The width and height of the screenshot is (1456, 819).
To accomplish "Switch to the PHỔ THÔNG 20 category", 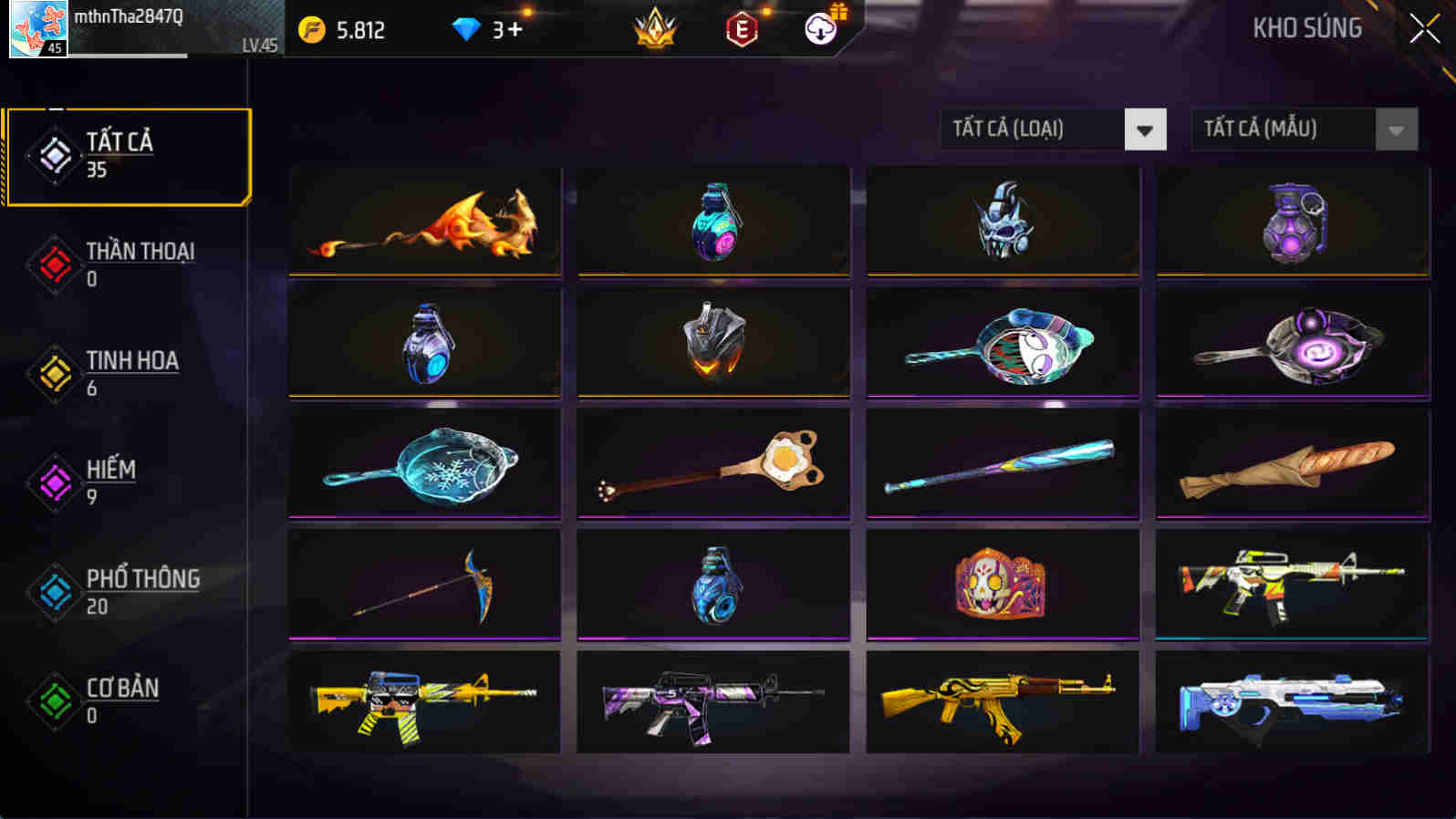I will [128, 591].
